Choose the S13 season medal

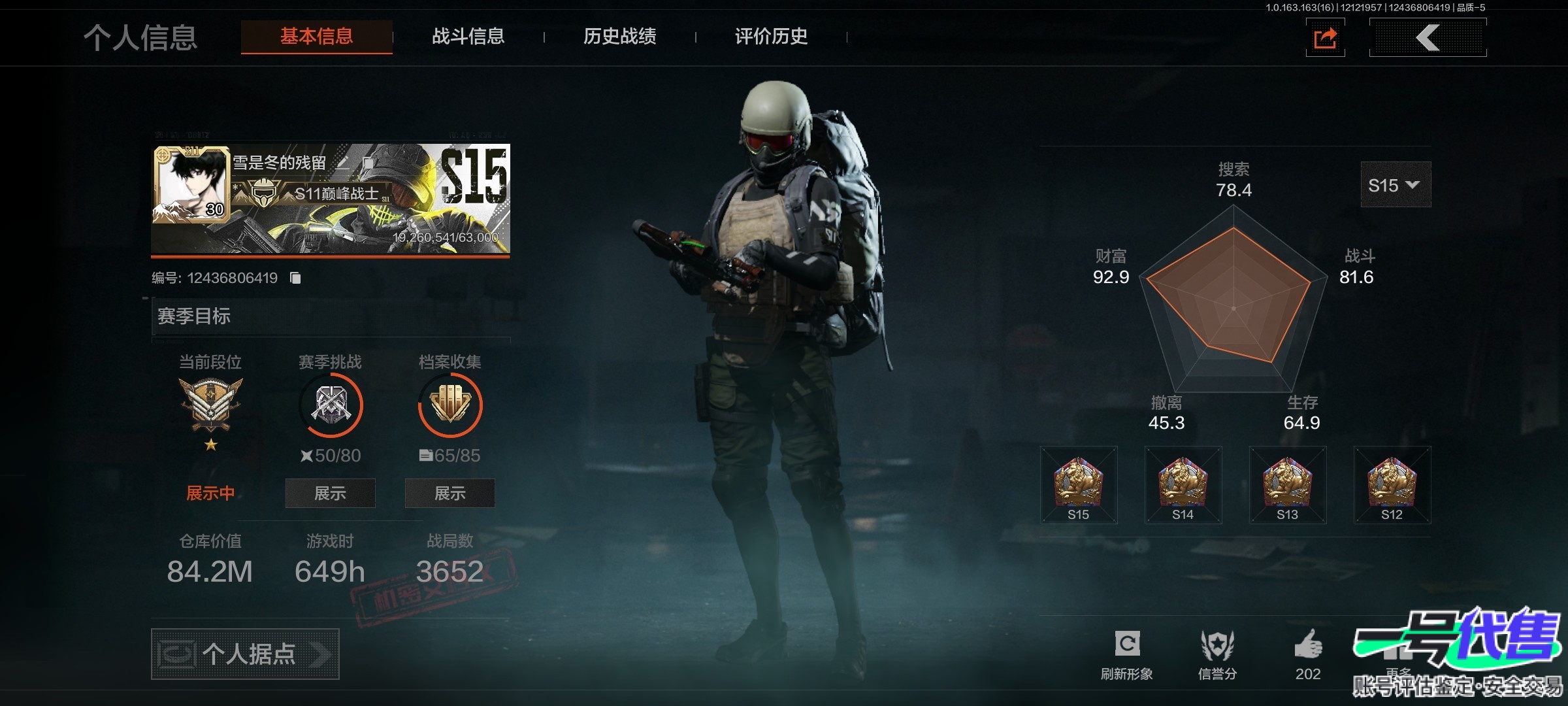(1288, 485)
